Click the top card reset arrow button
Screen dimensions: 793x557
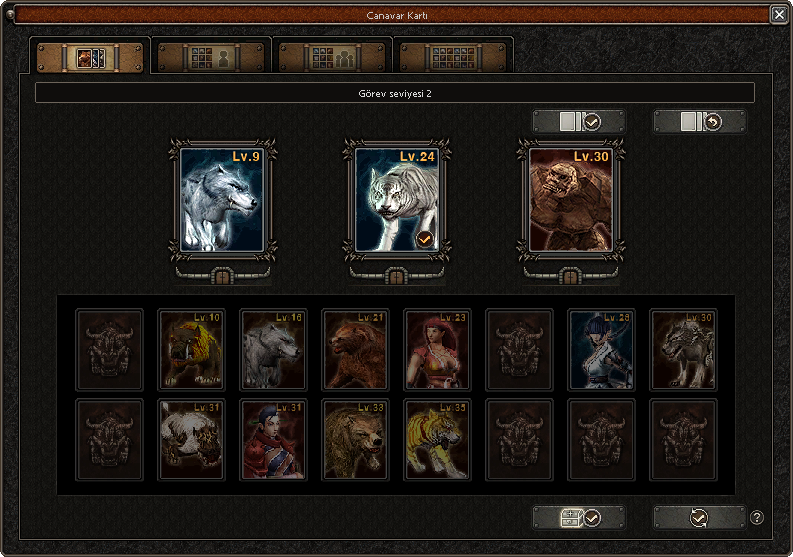coord(699,122)
